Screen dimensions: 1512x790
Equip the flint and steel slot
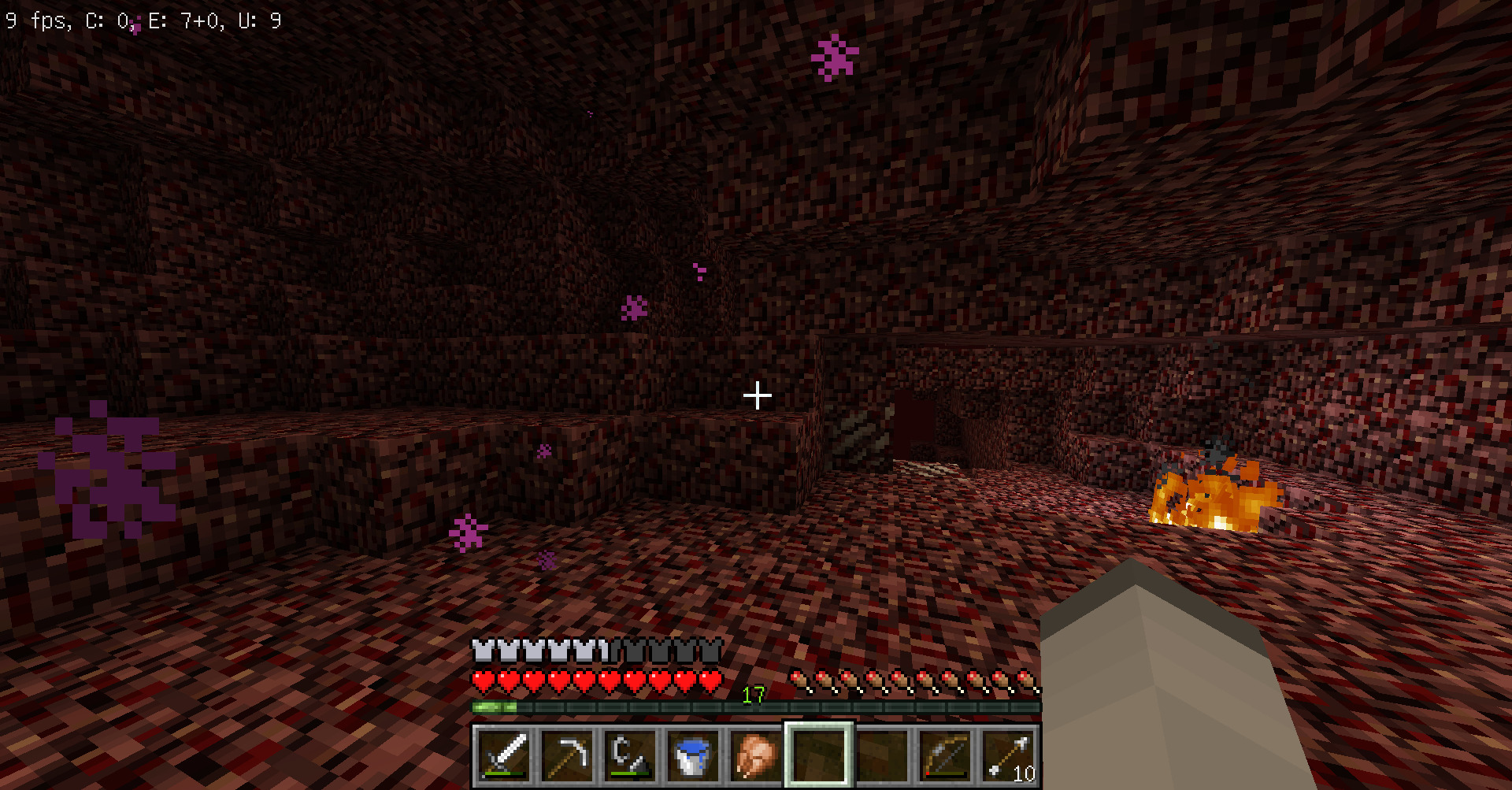[630, 755]
